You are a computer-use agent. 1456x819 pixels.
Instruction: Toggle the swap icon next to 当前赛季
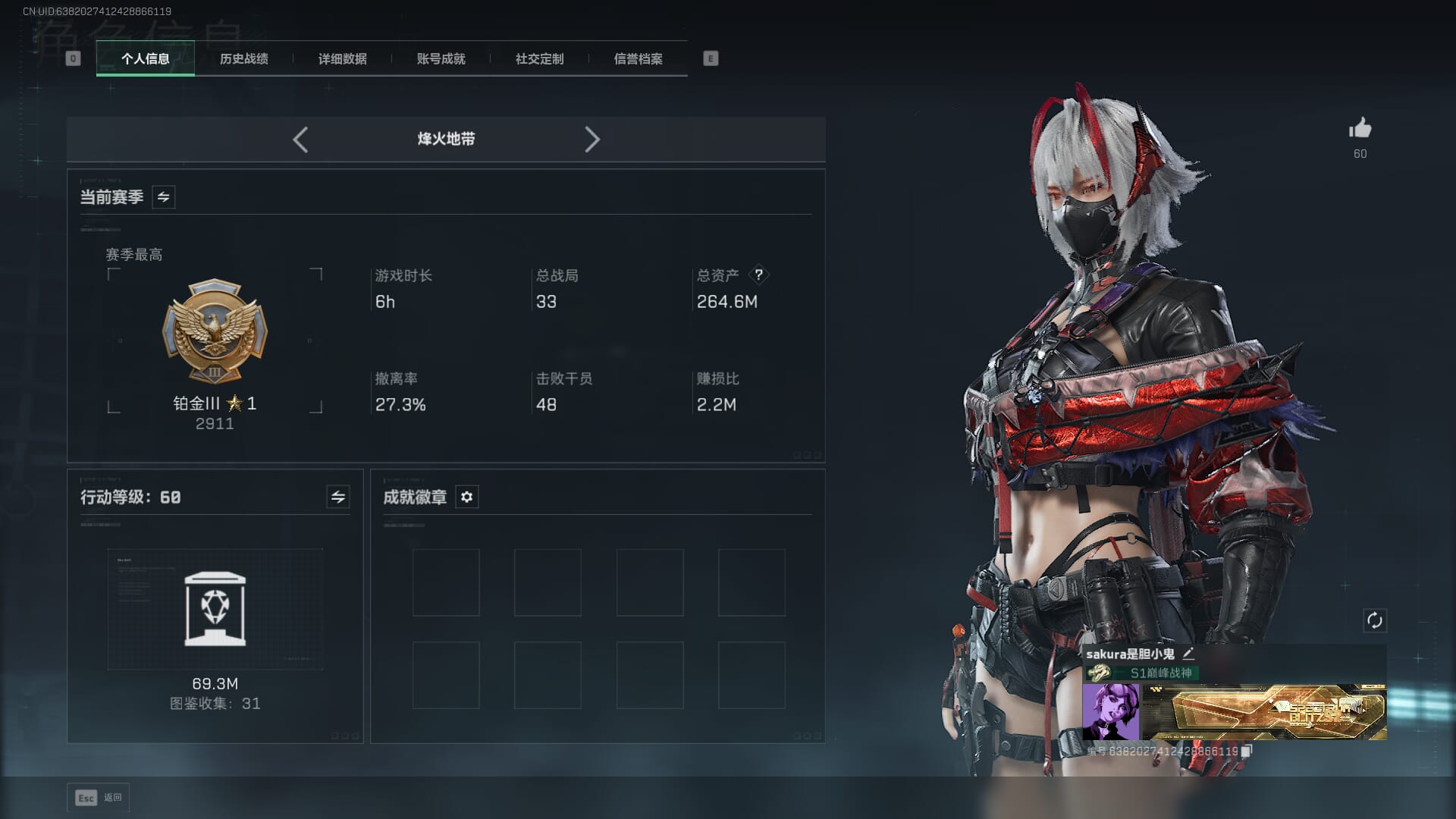tap(163, 197)
